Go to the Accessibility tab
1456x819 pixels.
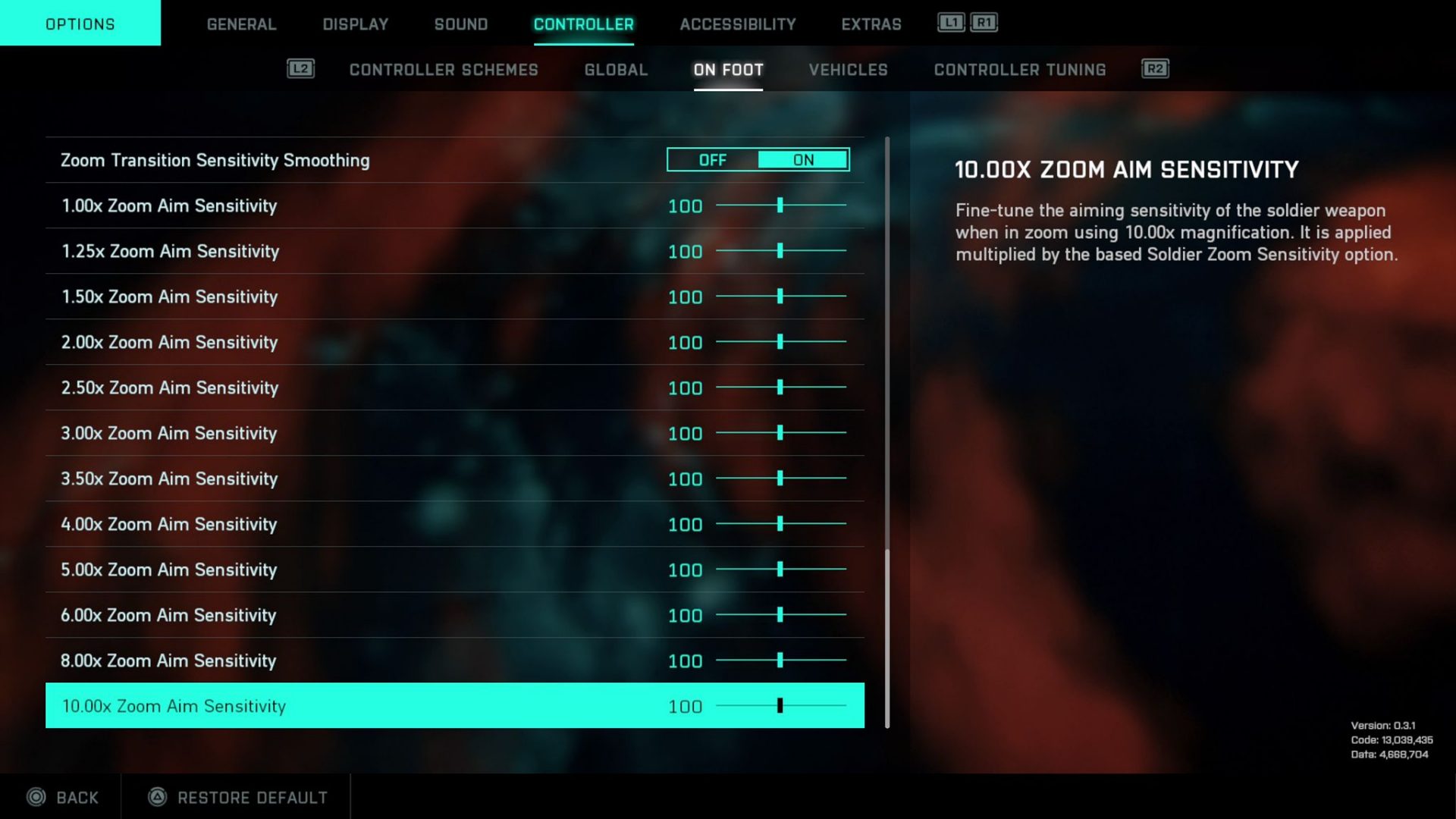click(737, 24)
